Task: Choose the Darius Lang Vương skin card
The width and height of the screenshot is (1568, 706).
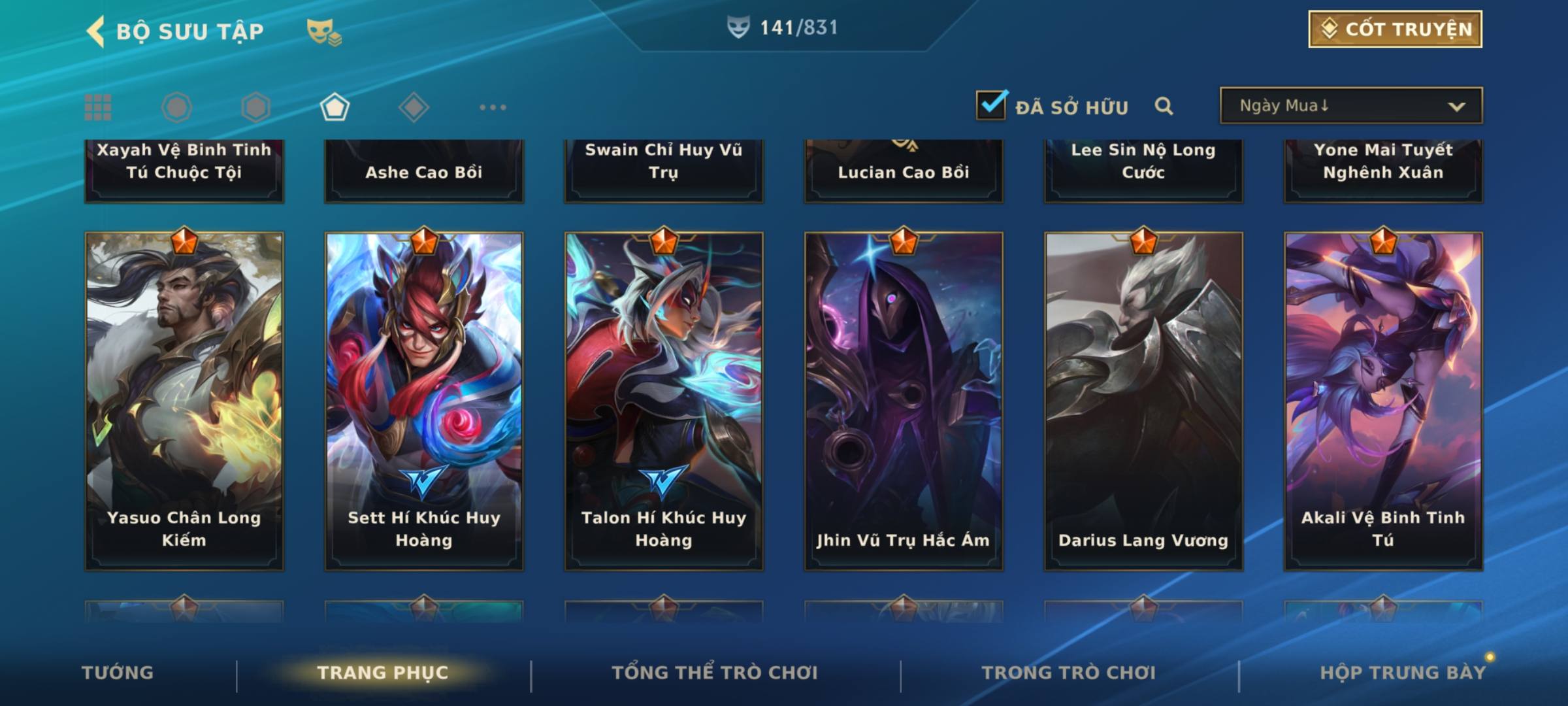Action: 1143,401
